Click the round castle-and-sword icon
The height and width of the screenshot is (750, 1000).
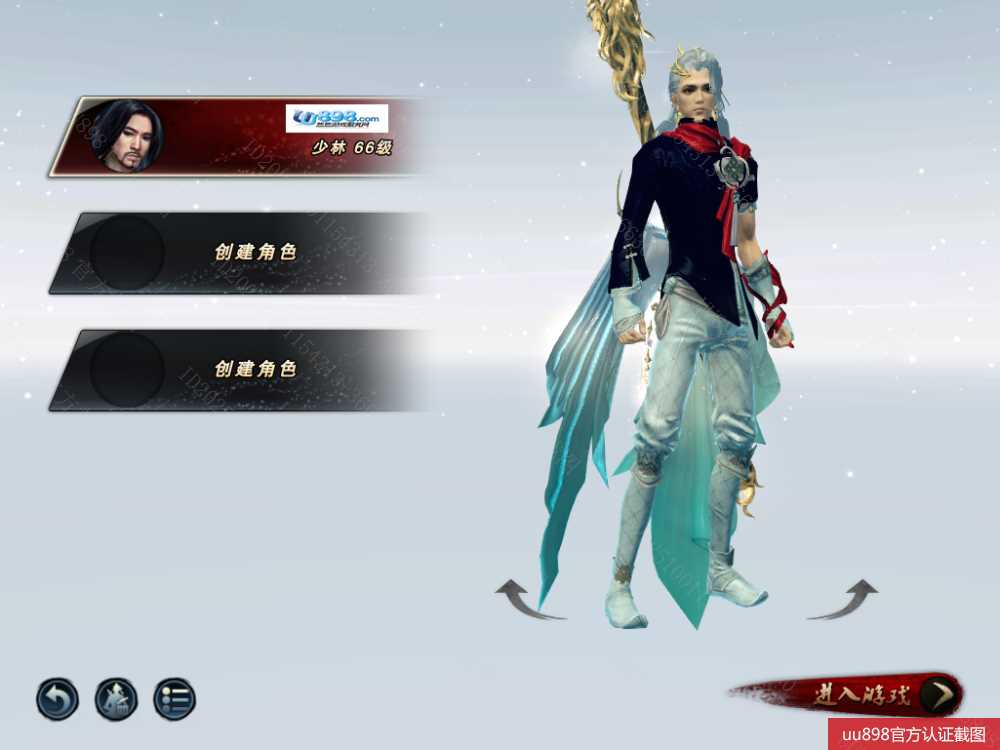pos(116,699)
